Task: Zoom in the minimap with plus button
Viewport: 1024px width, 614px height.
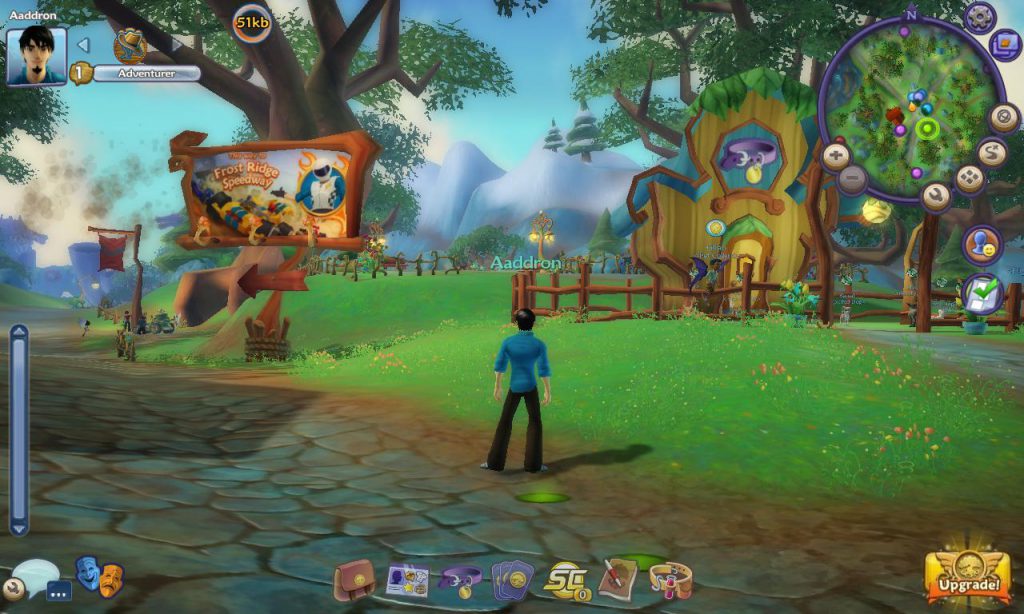Action: 836,156
